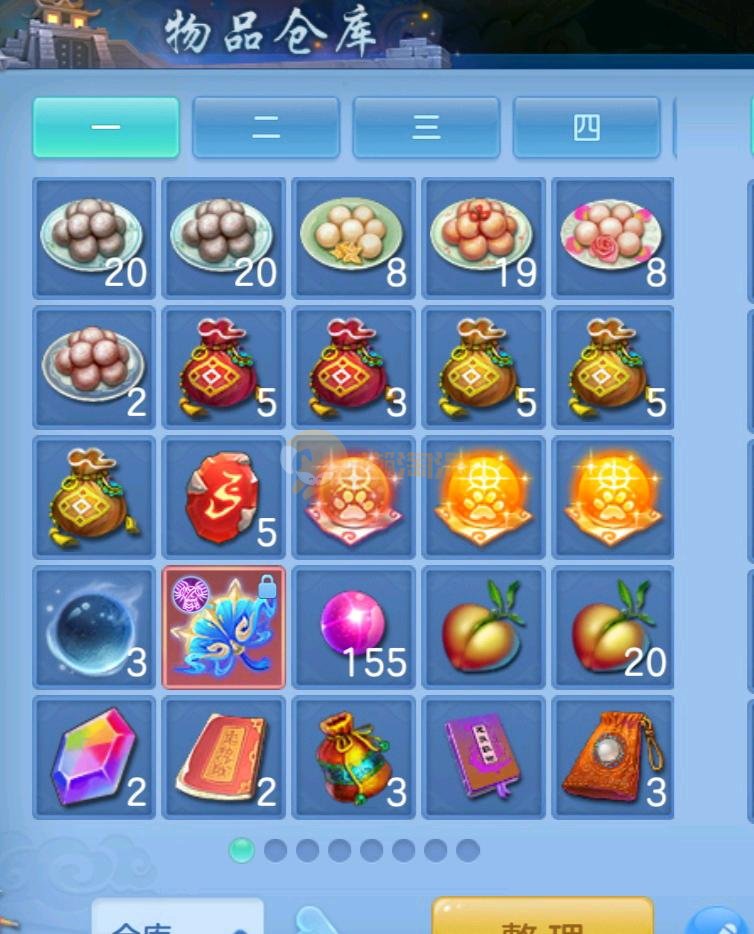Select warehouse tab 四
Viewport: 754px width, 934px height.
coord(586,128)
